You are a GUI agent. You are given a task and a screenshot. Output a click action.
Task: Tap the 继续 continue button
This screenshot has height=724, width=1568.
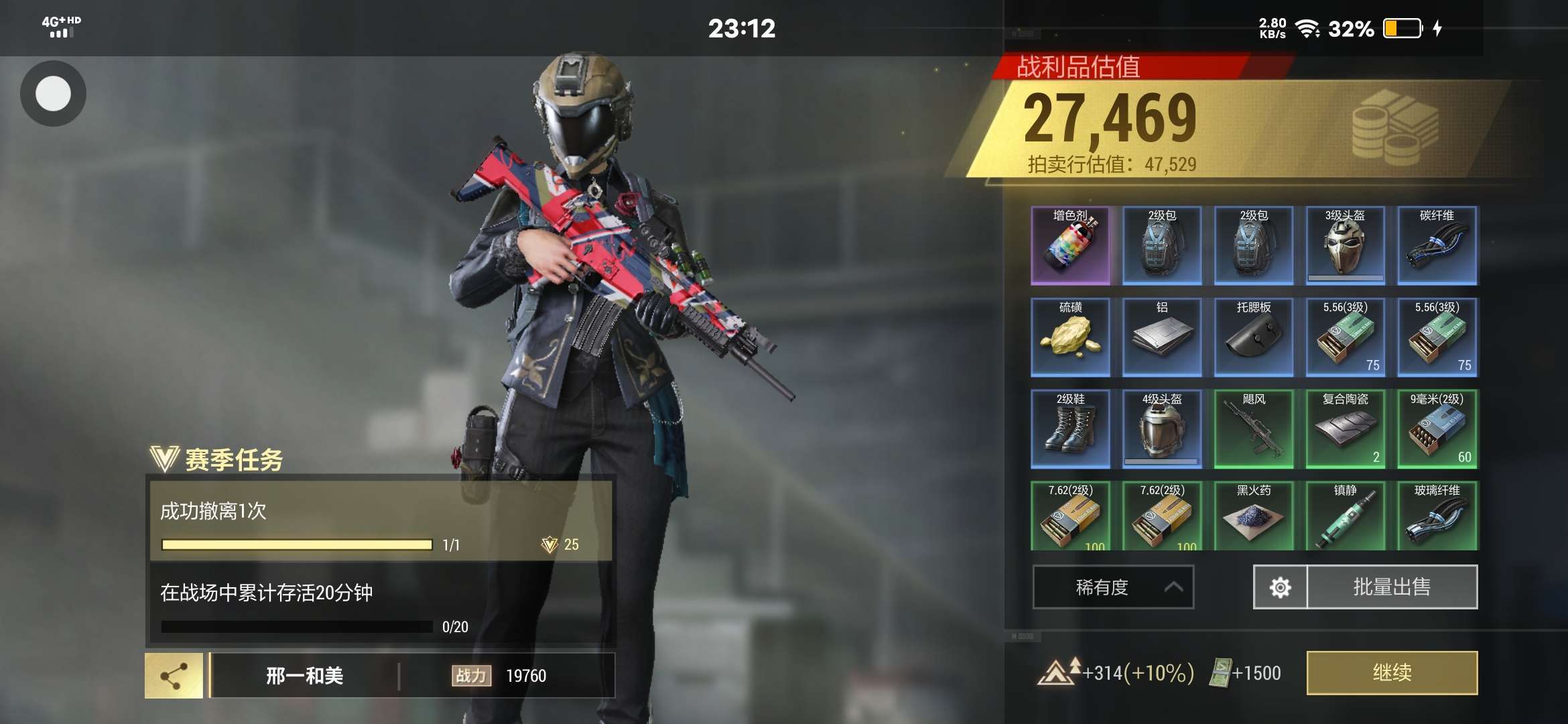(x=1392, y=672)
